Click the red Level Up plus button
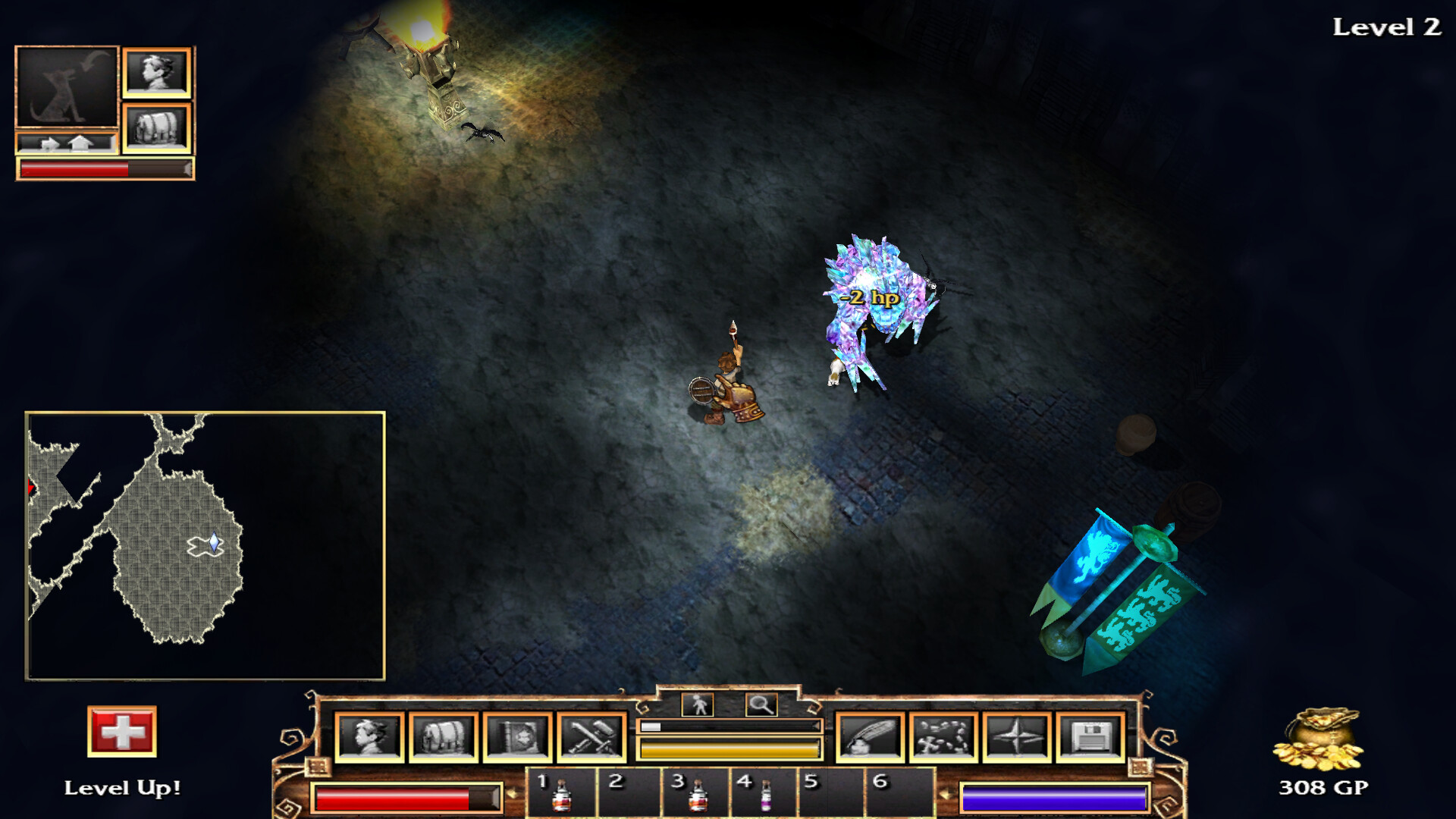The image size is (1456, 819). click(122, 732)
